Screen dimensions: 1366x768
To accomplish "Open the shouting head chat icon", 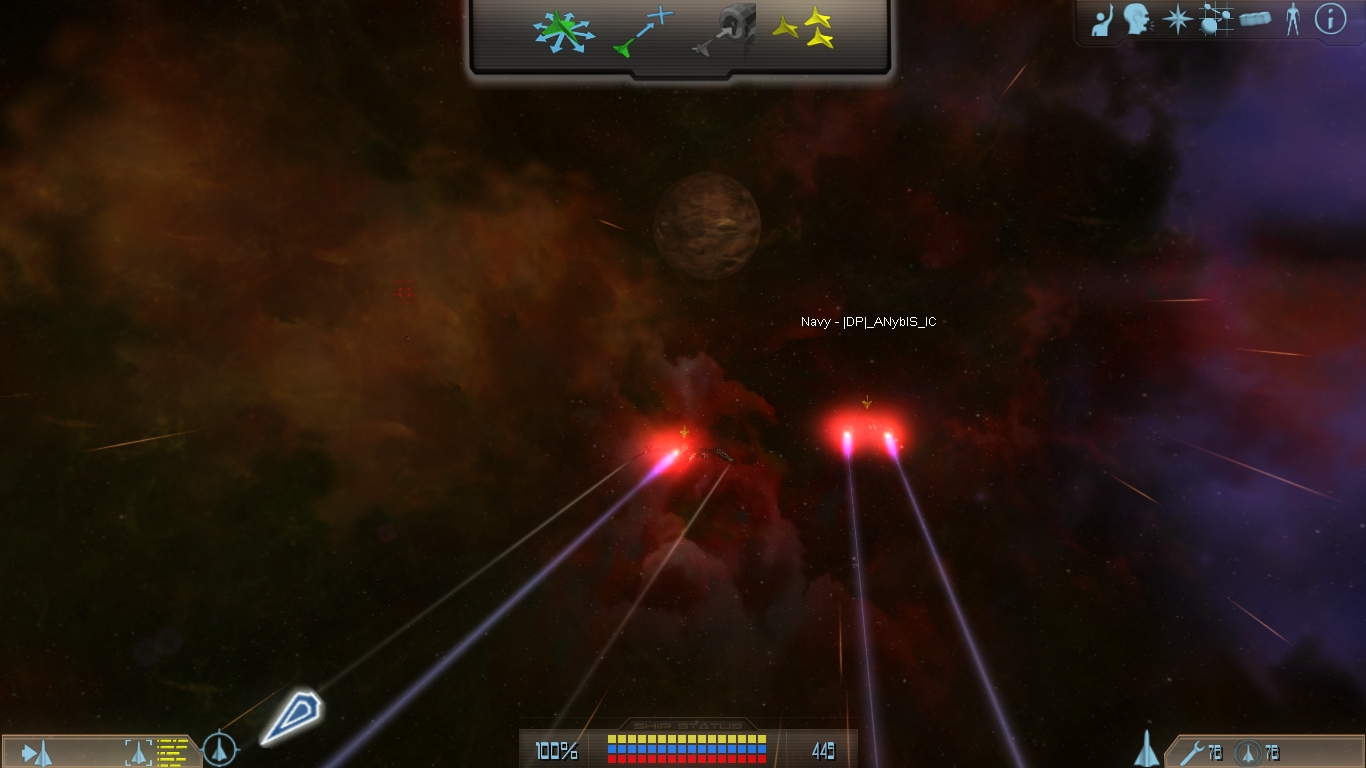I will point(1136,20).
